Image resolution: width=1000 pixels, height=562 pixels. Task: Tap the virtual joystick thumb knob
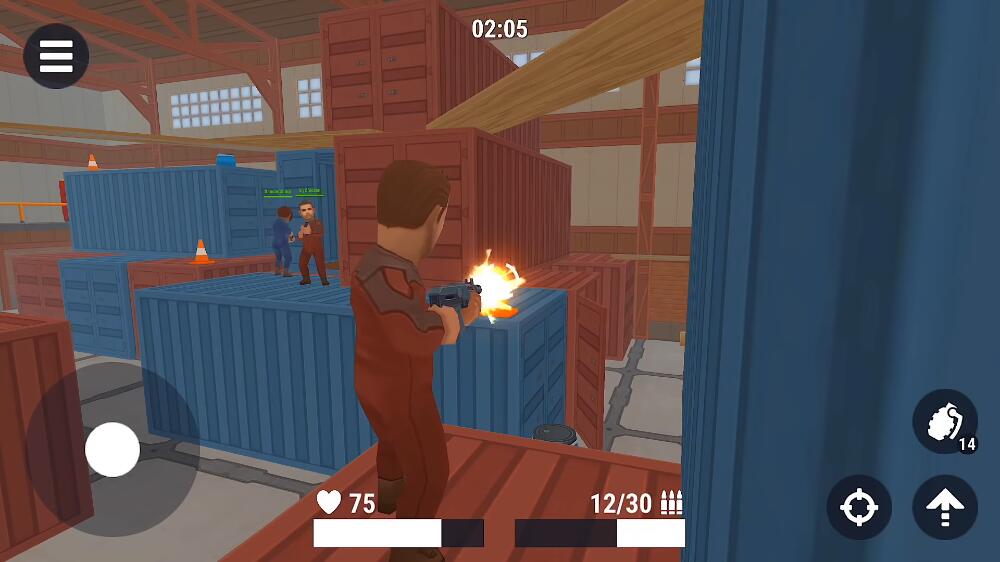[112, 449]
